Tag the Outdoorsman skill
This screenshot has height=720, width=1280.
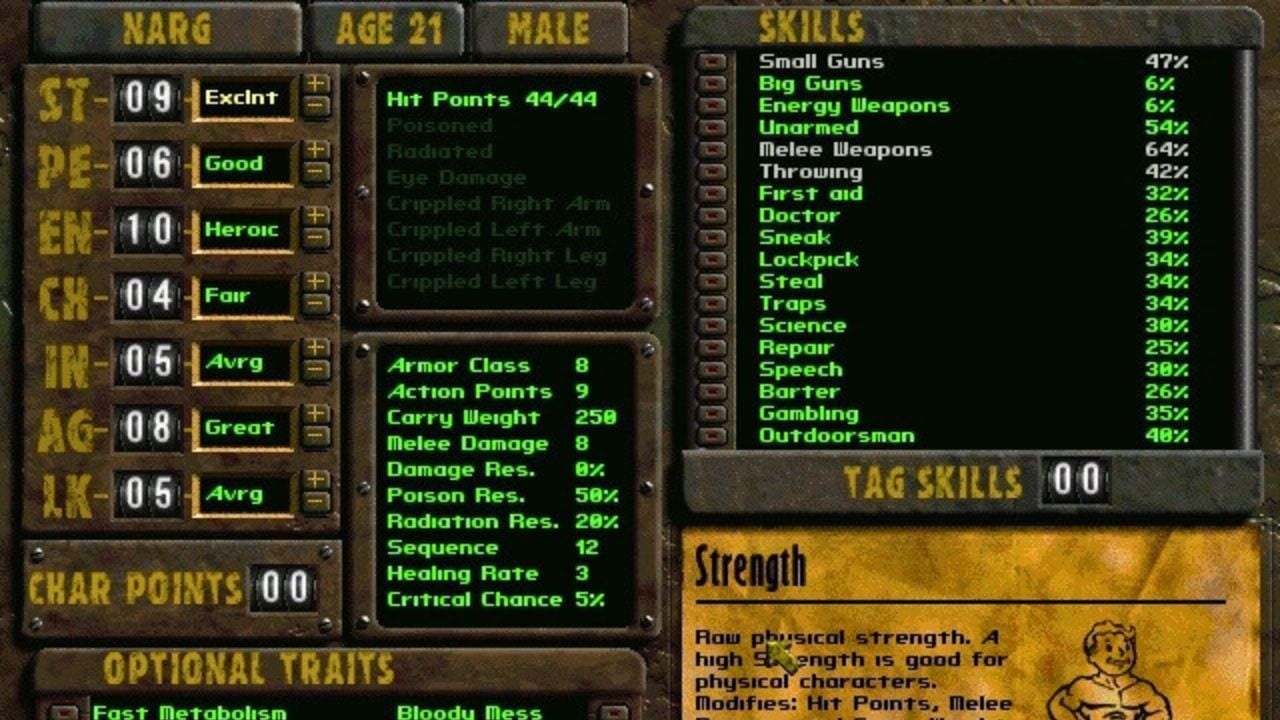[711, 436]
